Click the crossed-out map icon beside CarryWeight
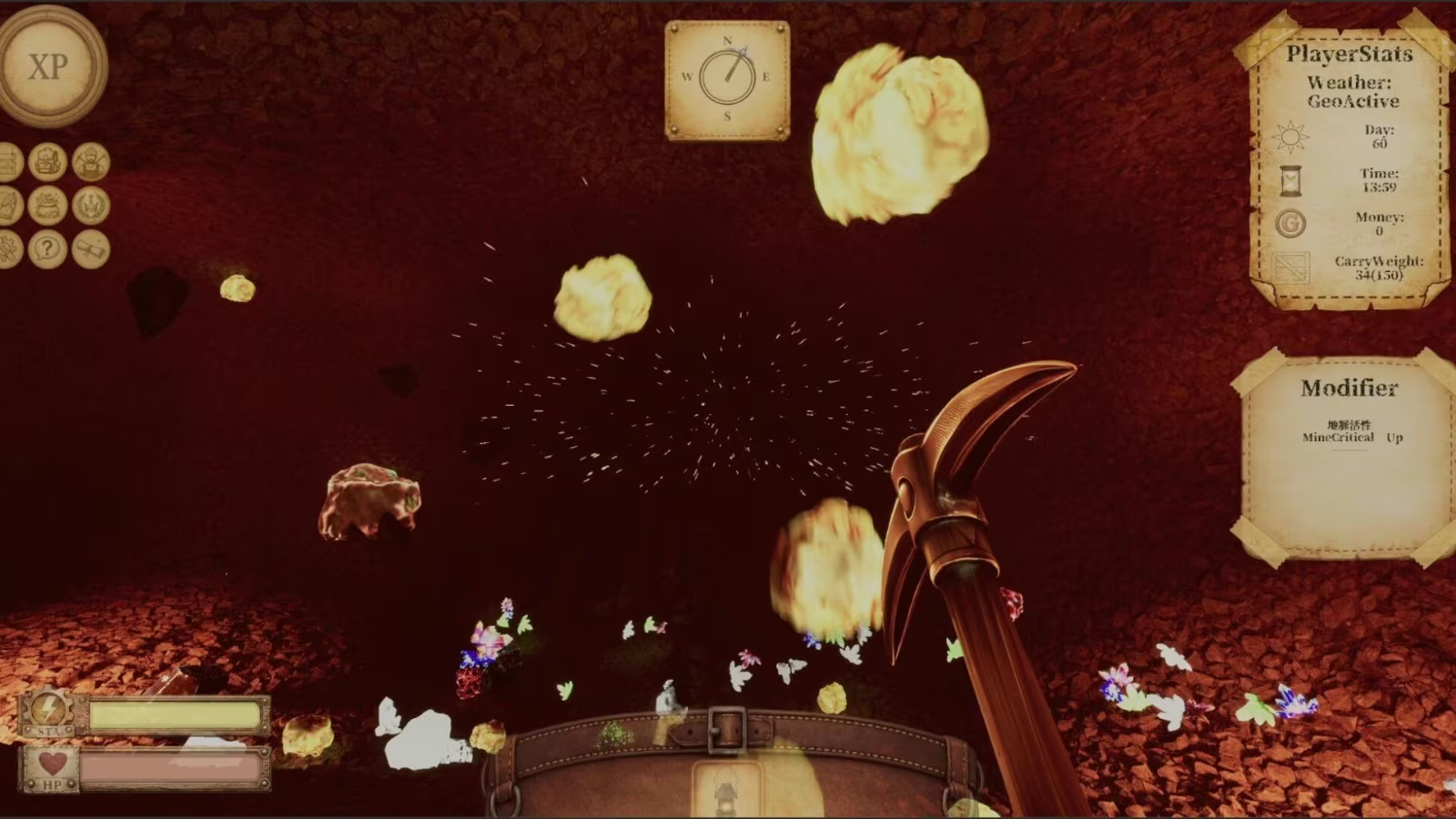 pos(1290,268)
